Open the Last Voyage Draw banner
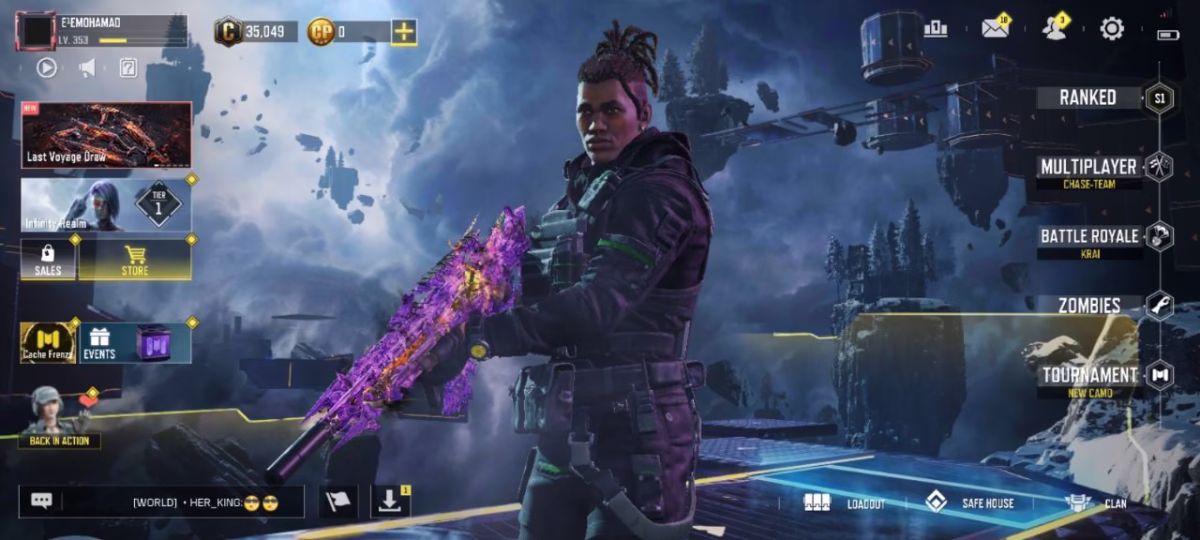The height and width of the screenshot is (540, 1200). click(106, 134)
